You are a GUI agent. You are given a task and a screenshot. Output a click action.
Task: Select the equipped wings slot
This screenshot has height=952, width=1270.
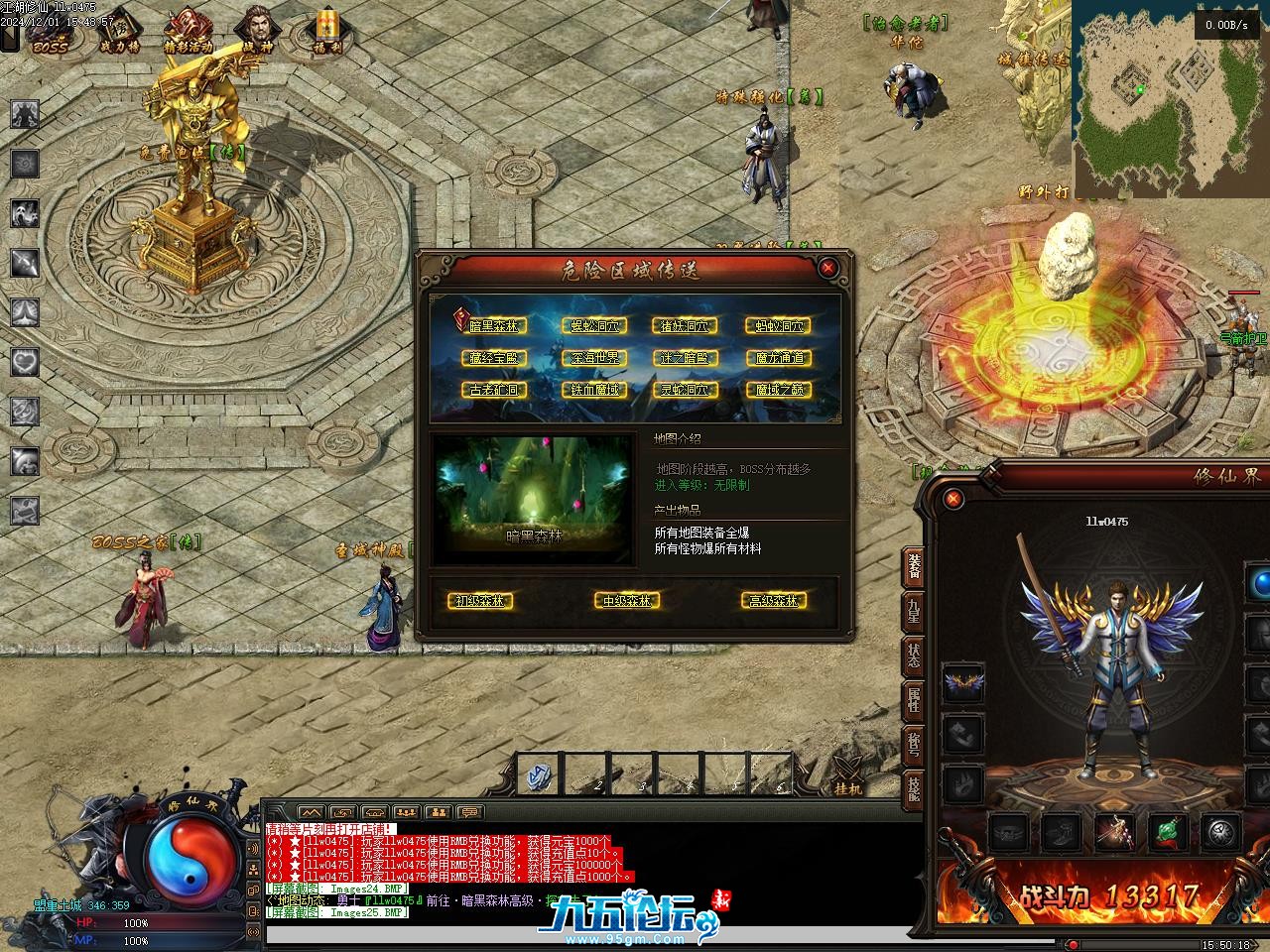tap(962, 682)
